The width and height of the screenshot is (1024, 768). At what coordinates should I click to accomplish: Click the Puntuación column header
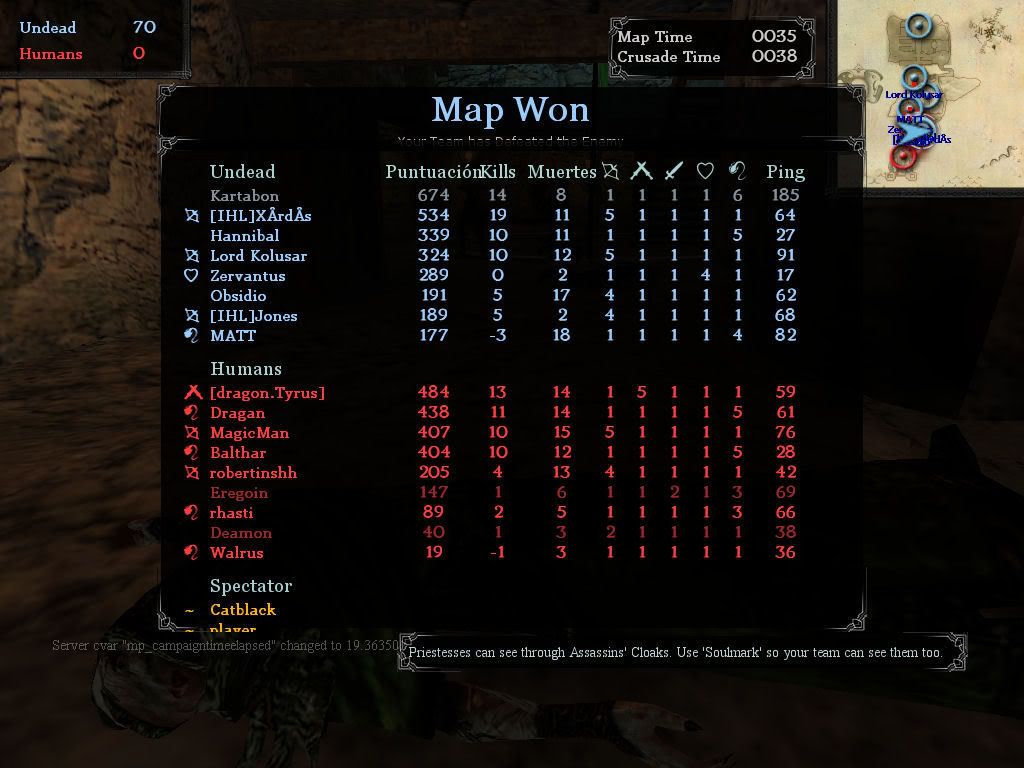pos(430,172)
